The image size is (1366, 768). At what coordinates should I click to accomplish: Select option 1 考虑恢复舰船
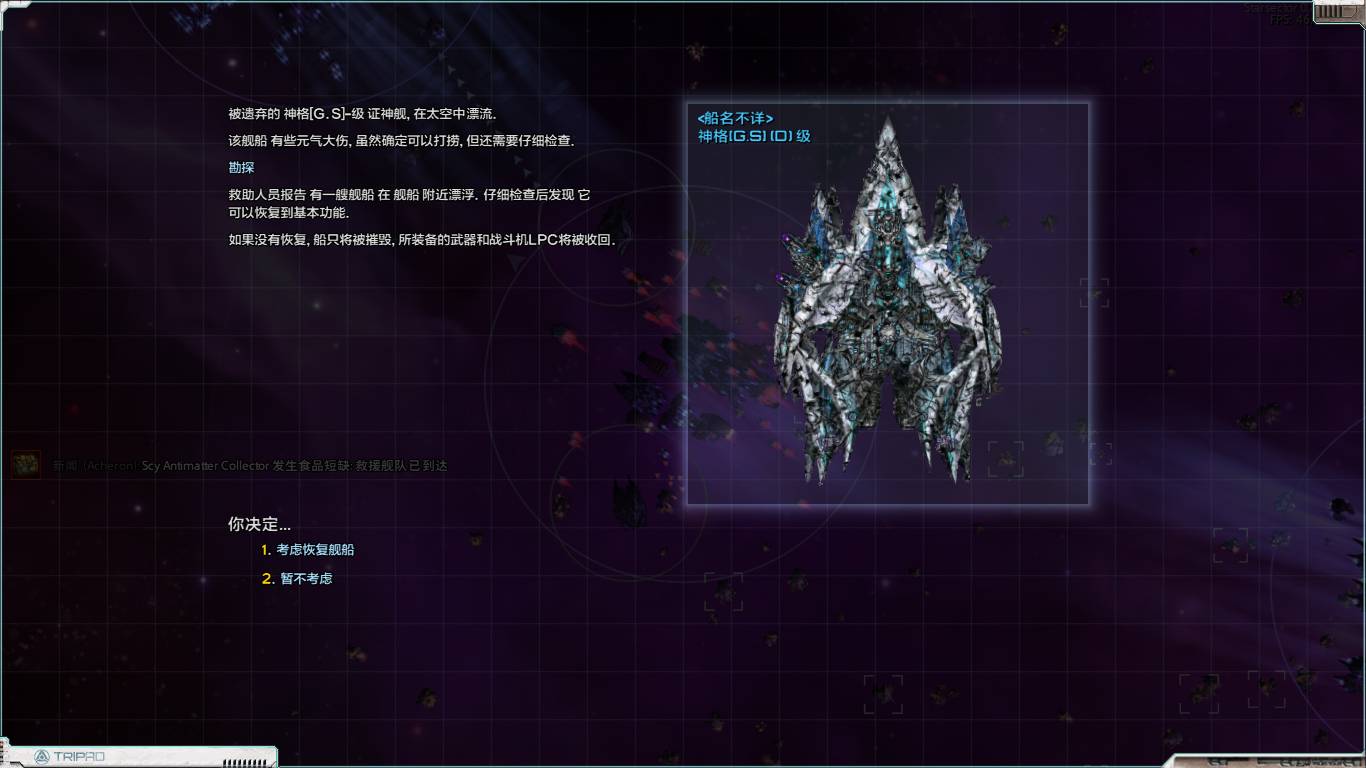click(x=310, y=549)
